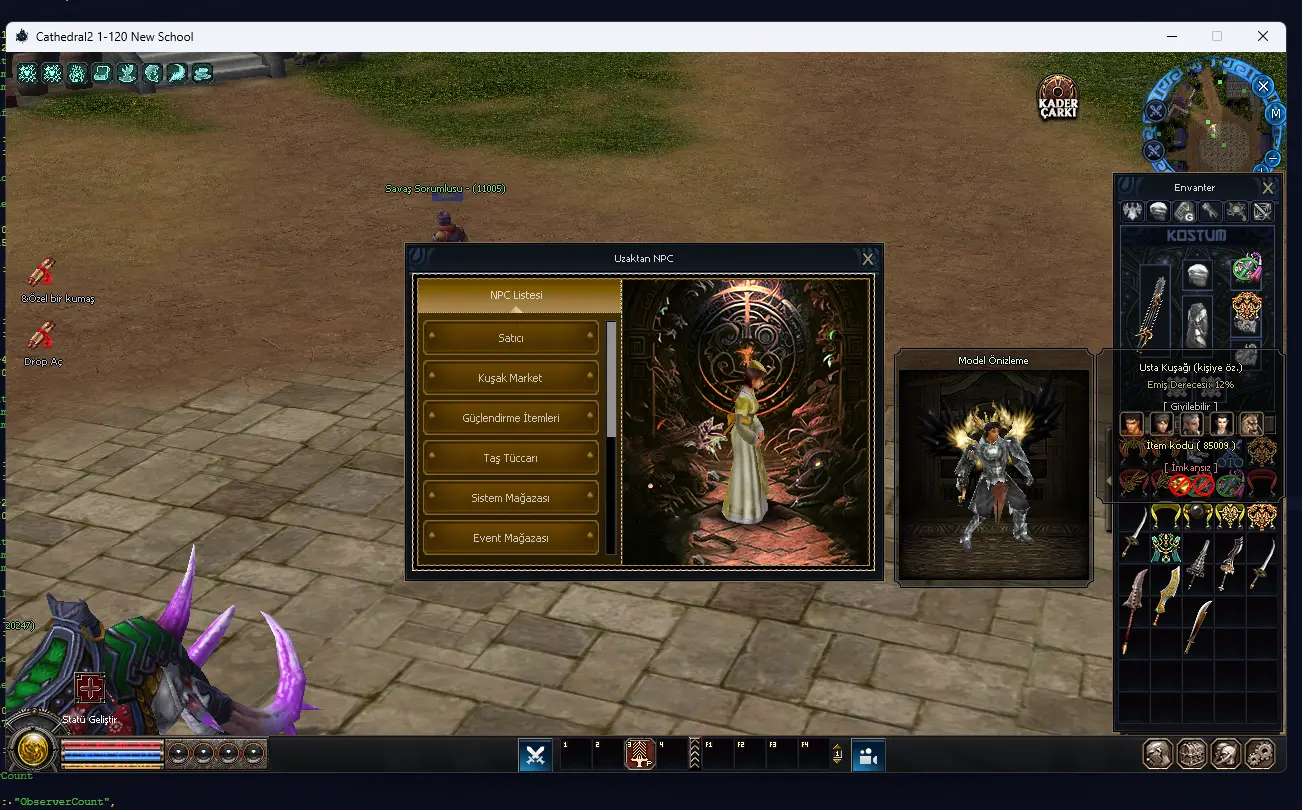Activate the Drop Aç scroll icon
The image size is (1302, 810).
point(41,337)
